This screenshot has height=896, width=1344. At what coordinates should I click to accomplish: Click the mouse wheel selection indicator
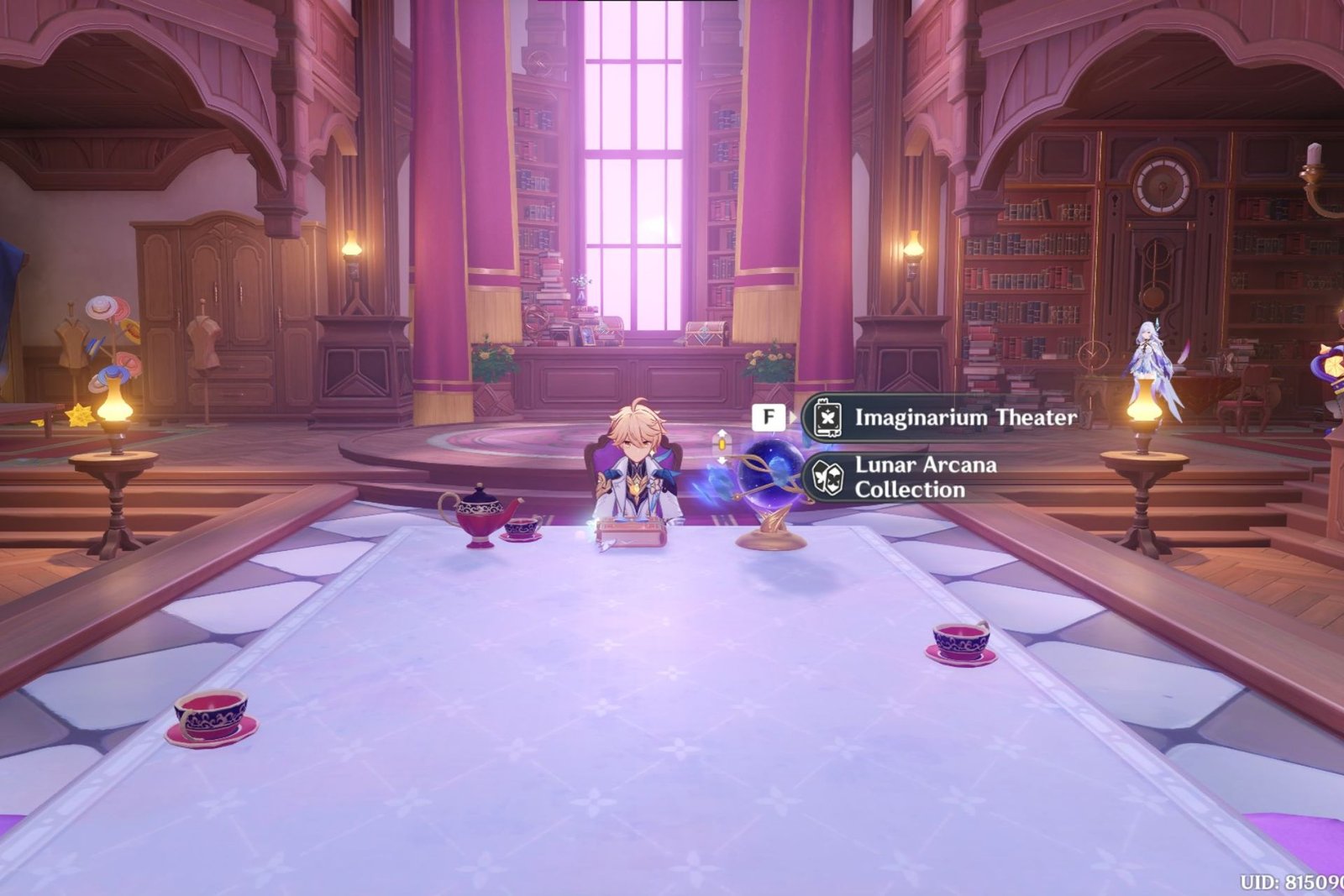722,445
